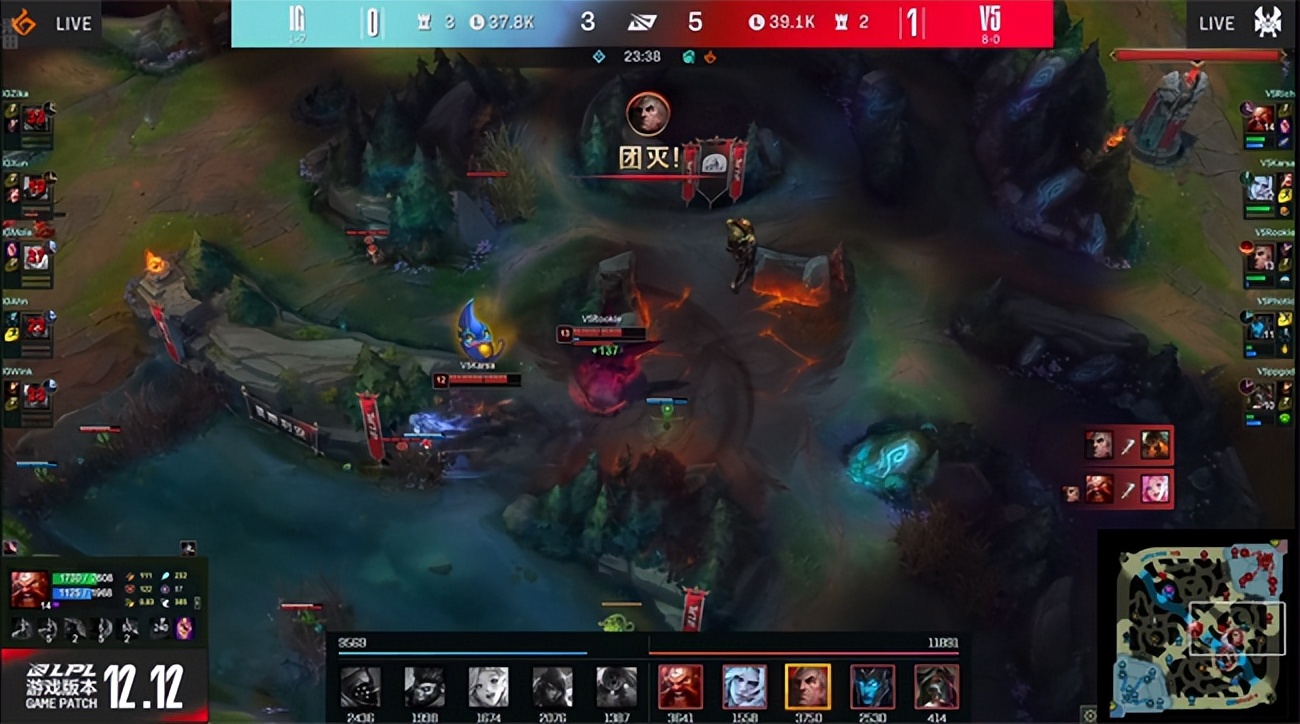Choose the blonde female champion in bottom bar
The height and width of the screenshot is (724, 1300).
[488, 687]
